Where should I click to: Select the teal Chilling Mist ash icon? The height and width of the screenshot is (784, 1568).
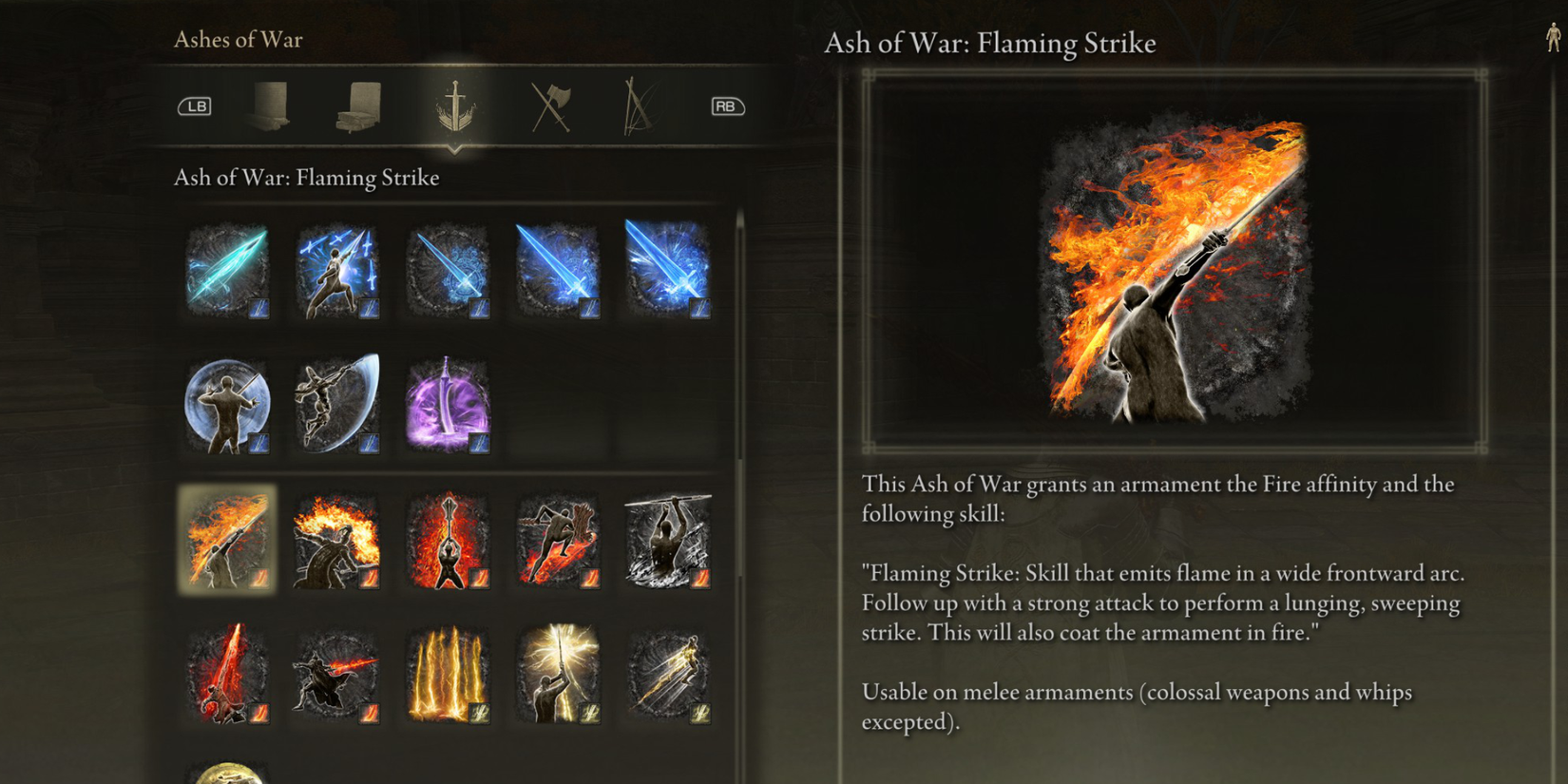tap(226, 271)
